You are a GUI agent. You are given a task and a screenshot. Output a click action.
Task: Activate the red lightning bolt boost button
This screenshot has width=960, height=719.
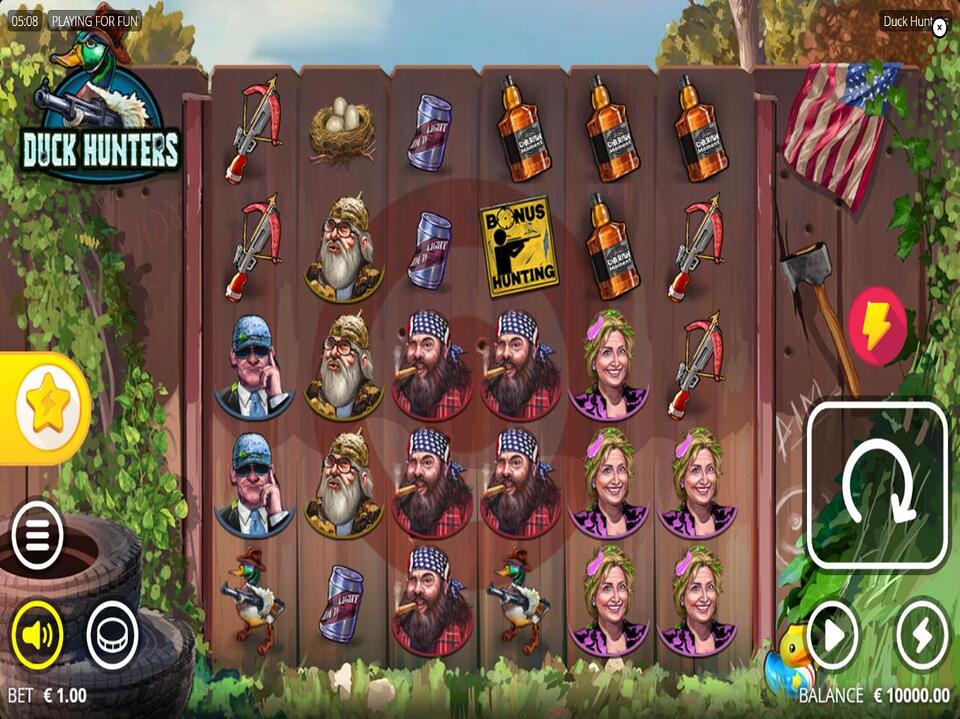(877, 324)
